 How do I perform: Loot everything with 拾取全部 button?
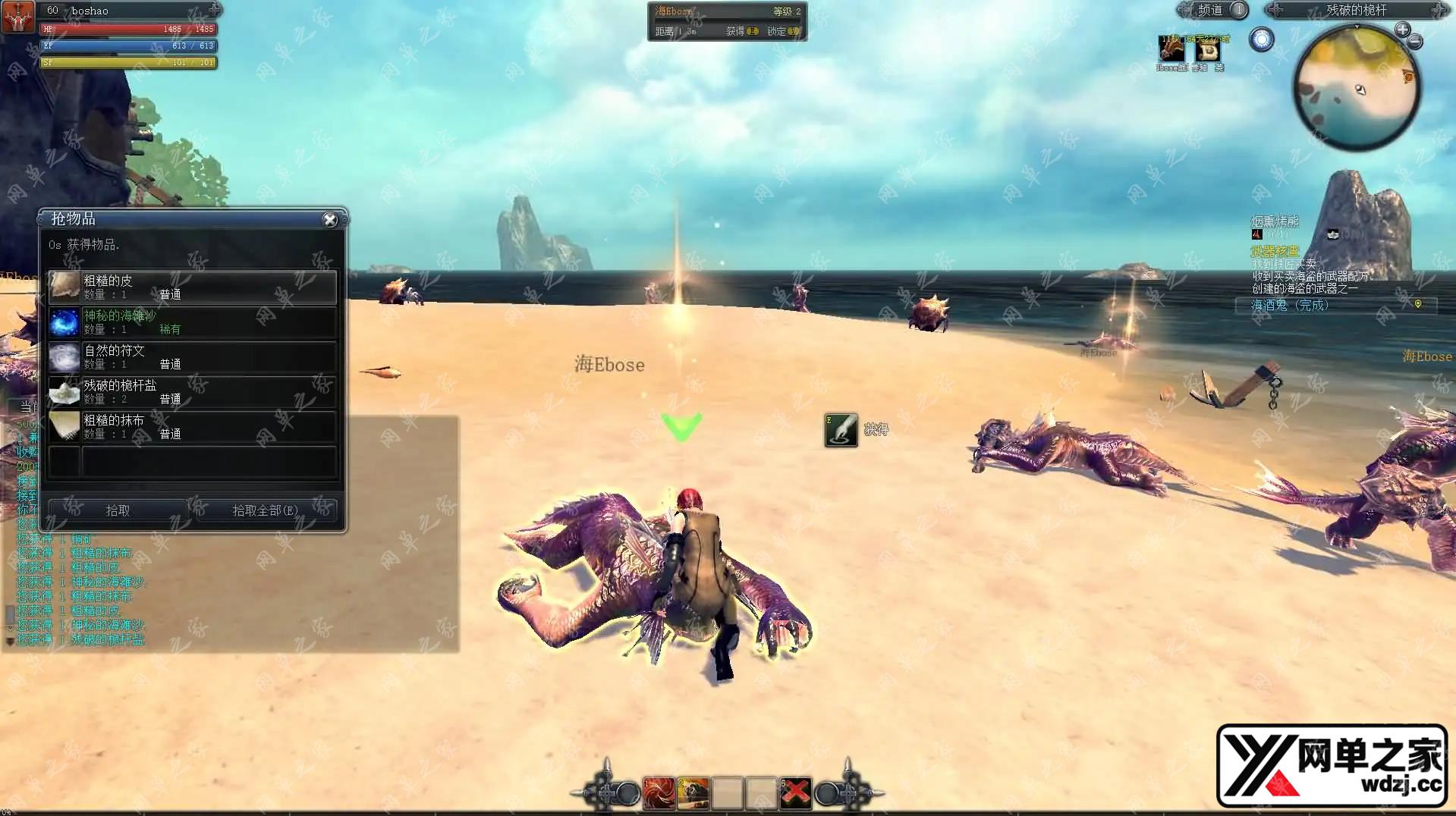[x=265, y=510]
